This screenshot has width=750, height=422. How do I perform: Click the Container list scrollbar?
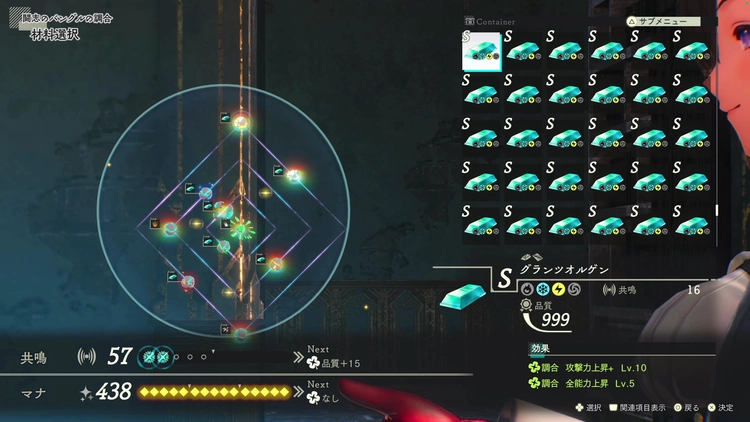(x=717, y=210)
